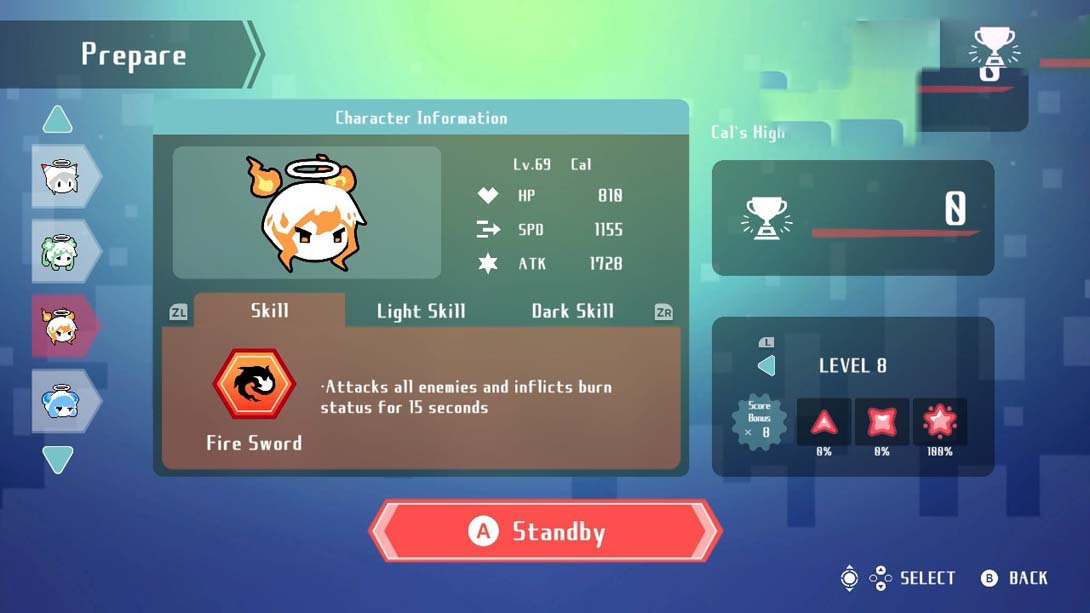Select the red four-point burst modifier icon
Image resolution: width=1090 pixels, height=613 pixels.
coord(882,422)
